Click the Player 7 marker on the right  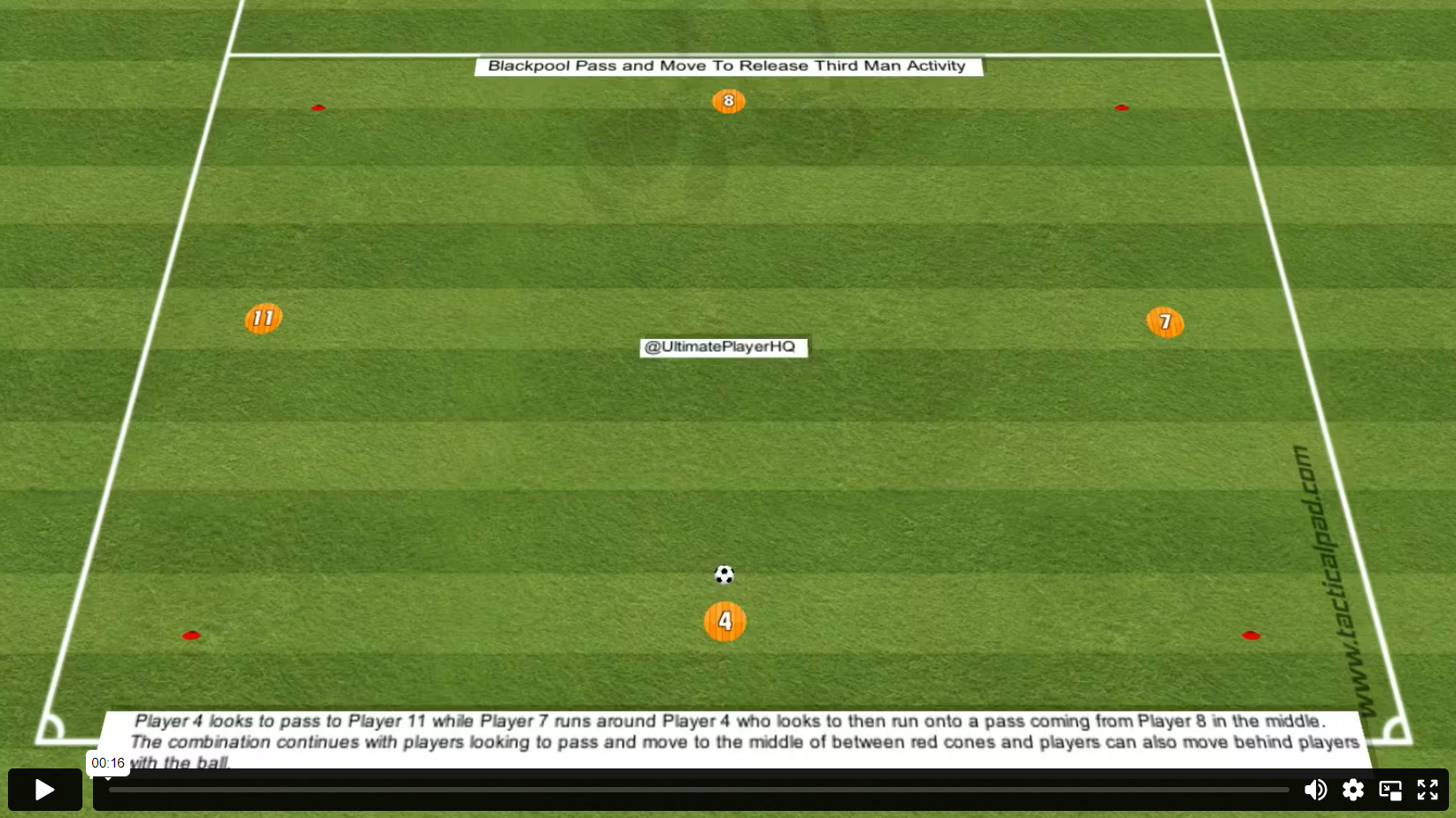point(1166,322)
